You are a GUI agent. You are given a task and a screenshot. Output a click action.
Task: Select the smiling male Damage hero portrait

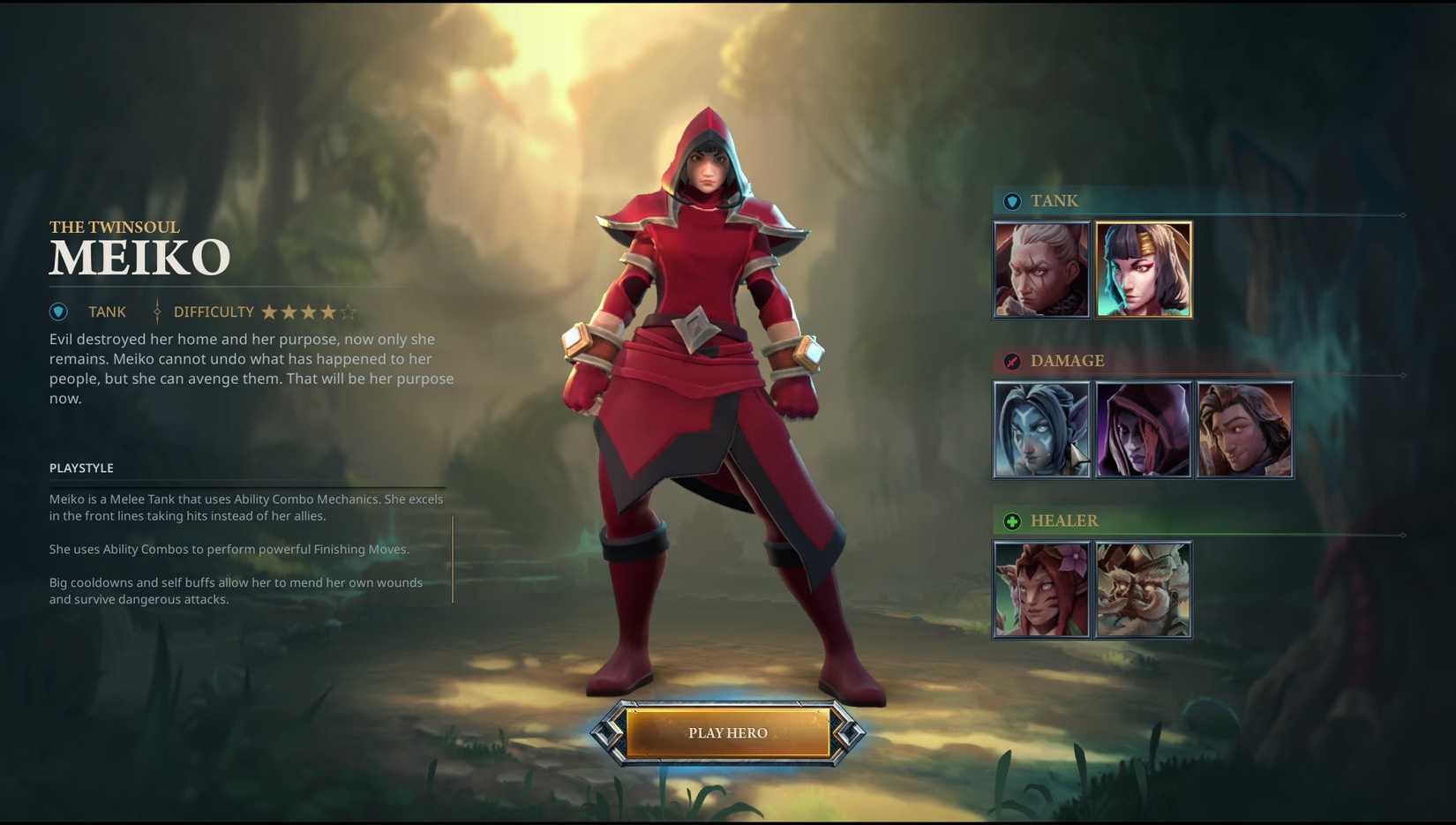1245,430
